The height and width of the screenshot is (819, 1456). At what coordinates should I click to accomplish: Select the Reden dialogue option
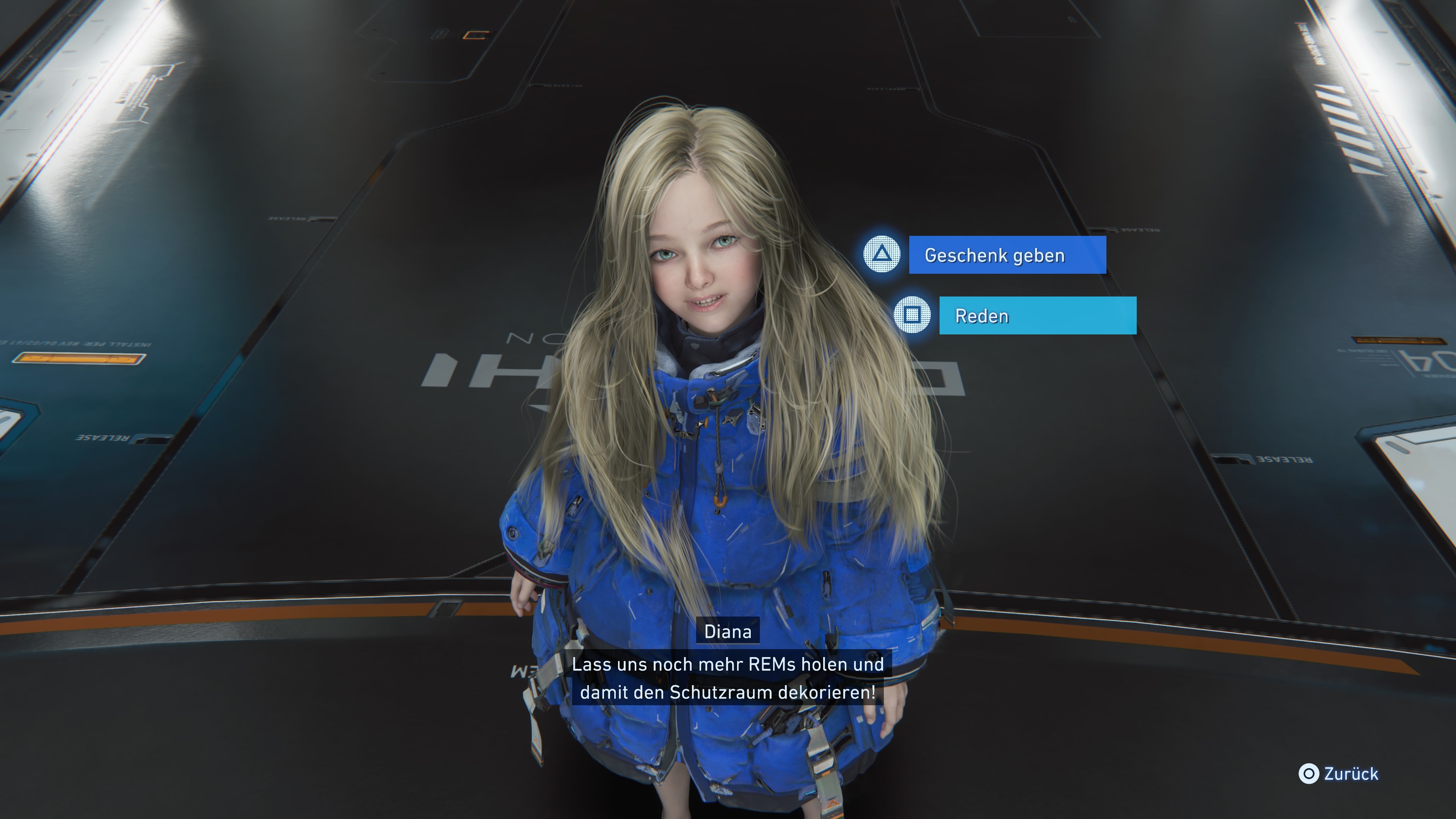[1037, 315]
